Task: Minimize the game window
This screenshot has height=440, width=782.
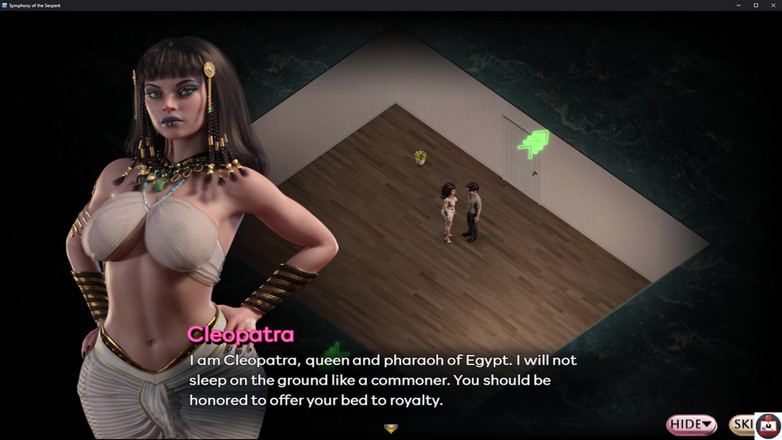Action: pyautogui.click(x=738, y=5)
